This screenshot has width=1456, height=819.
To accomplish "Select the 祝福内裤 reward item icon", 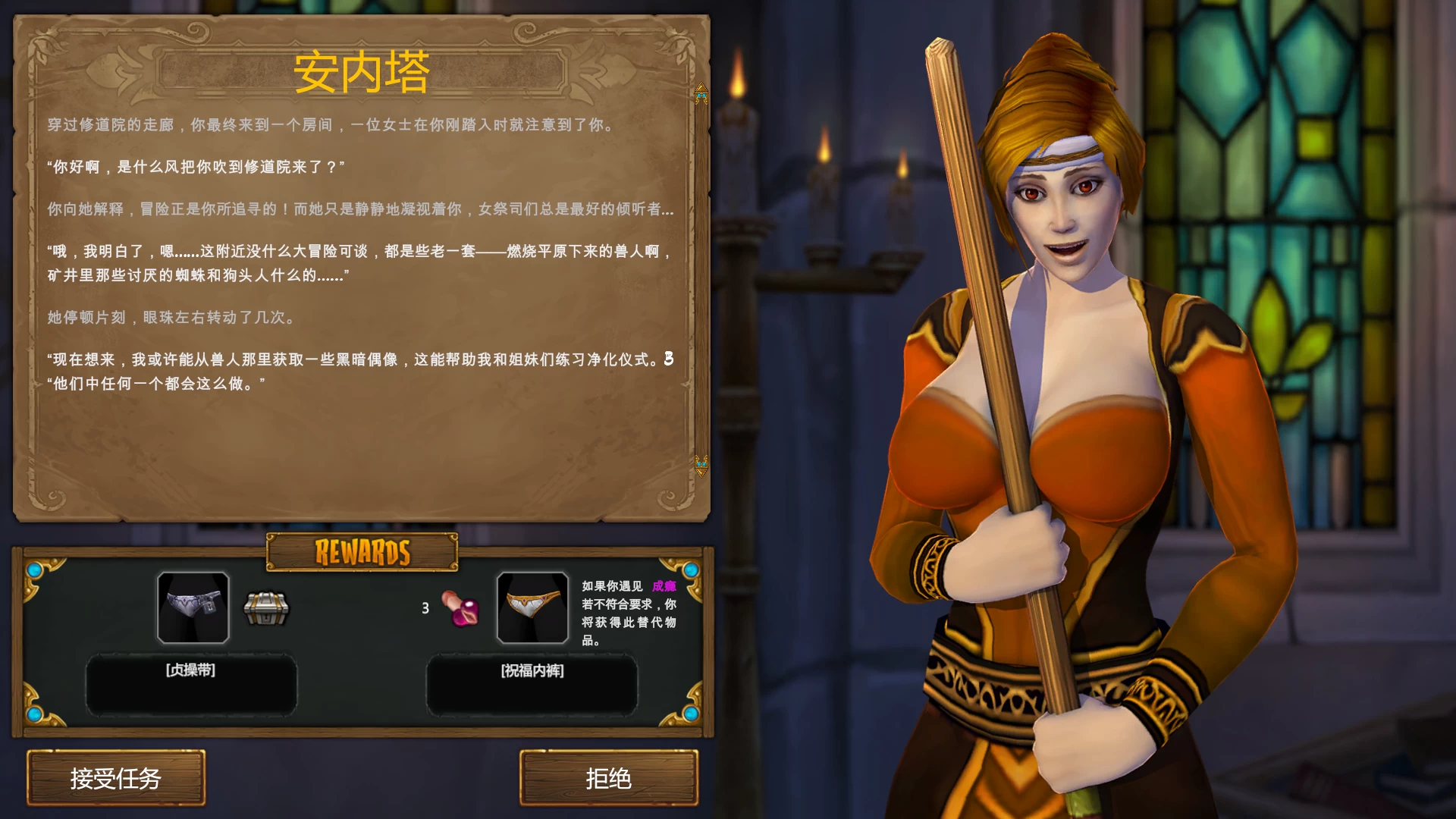I will click(x=532, y=607).
